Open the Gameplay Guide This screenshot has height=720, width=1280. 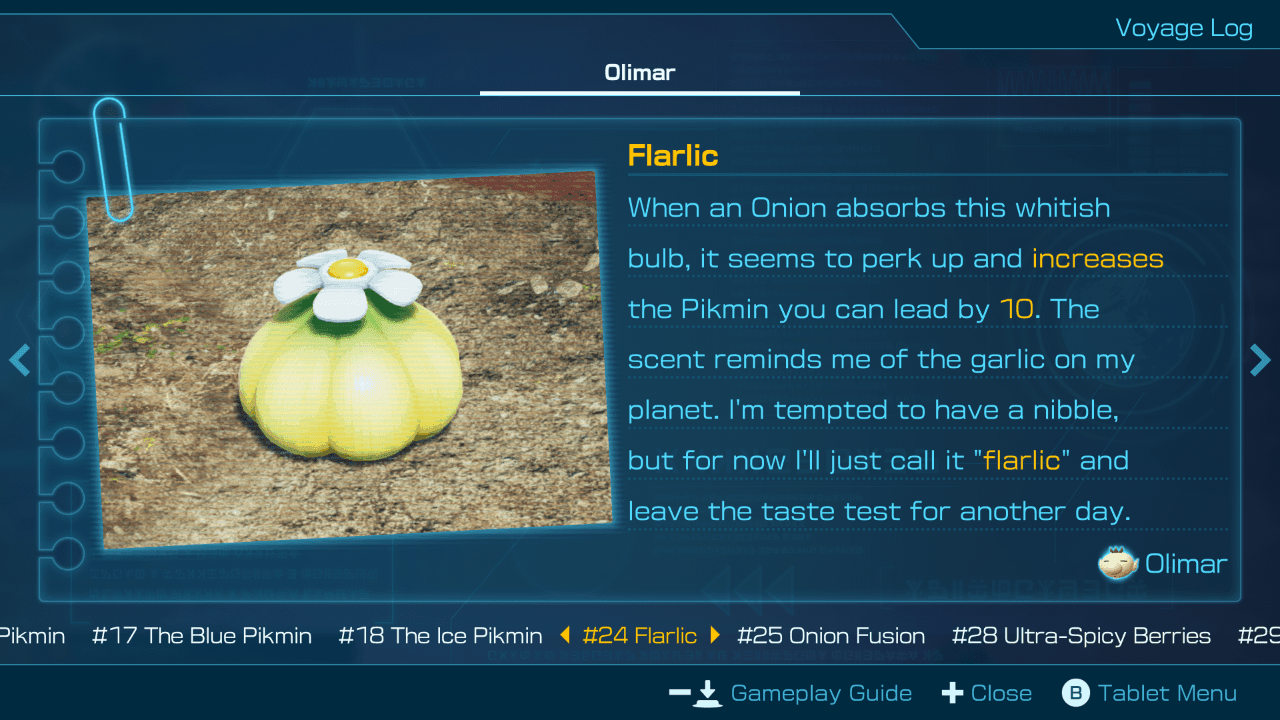point(820,692)
